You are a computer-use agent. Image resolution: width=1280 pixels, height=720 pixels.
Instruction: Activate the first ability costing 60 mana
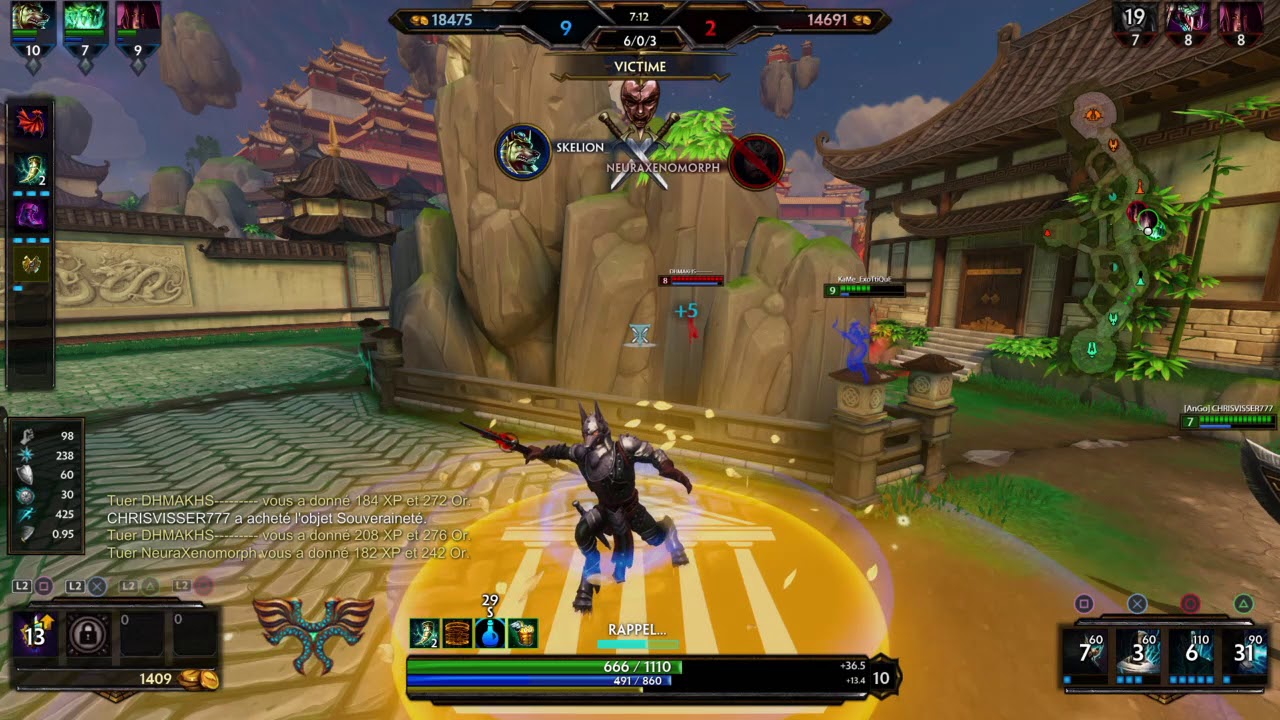click(1091, 653)
